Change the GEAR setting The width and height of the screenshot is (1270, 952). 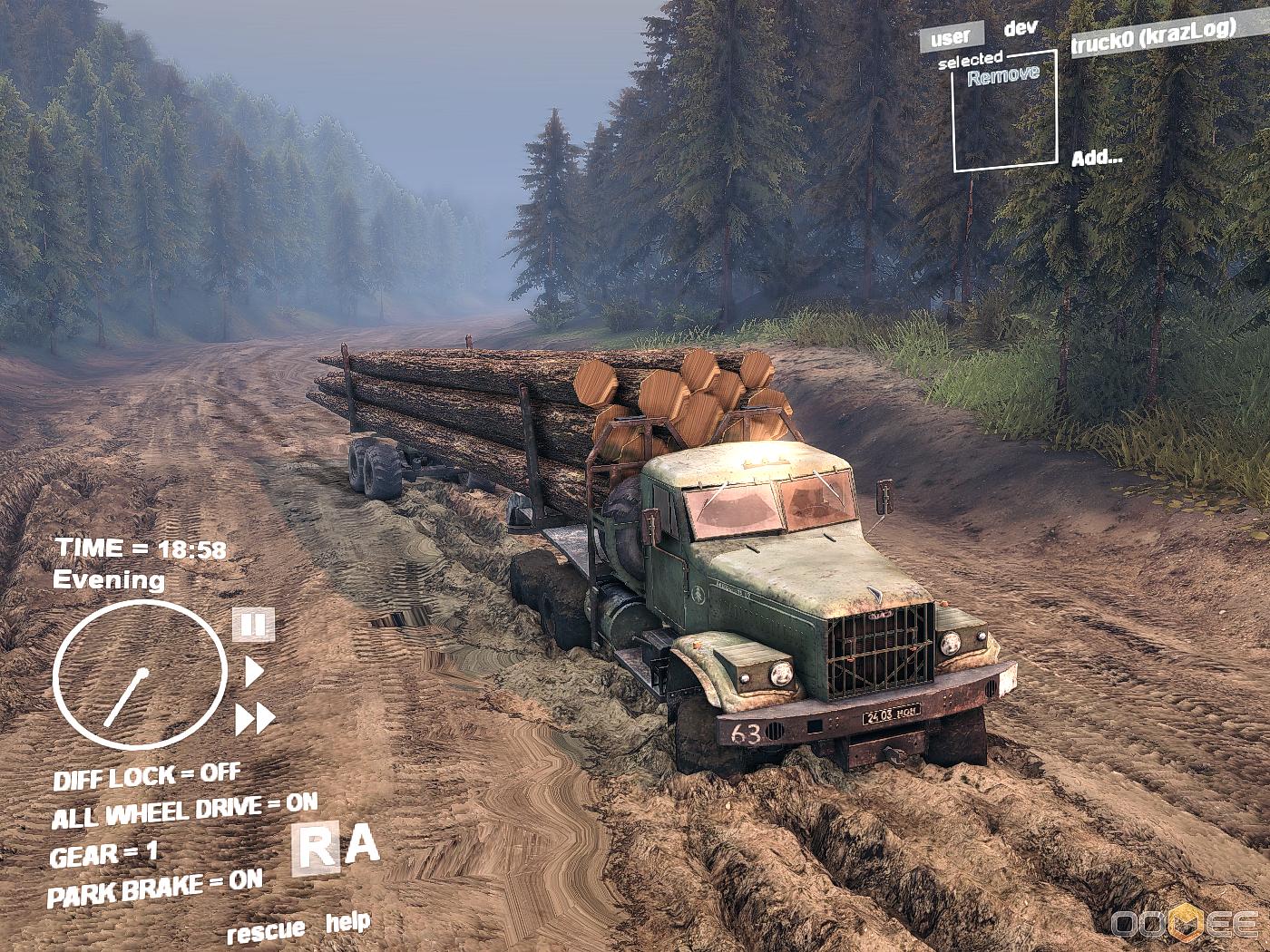click(103, 854)
